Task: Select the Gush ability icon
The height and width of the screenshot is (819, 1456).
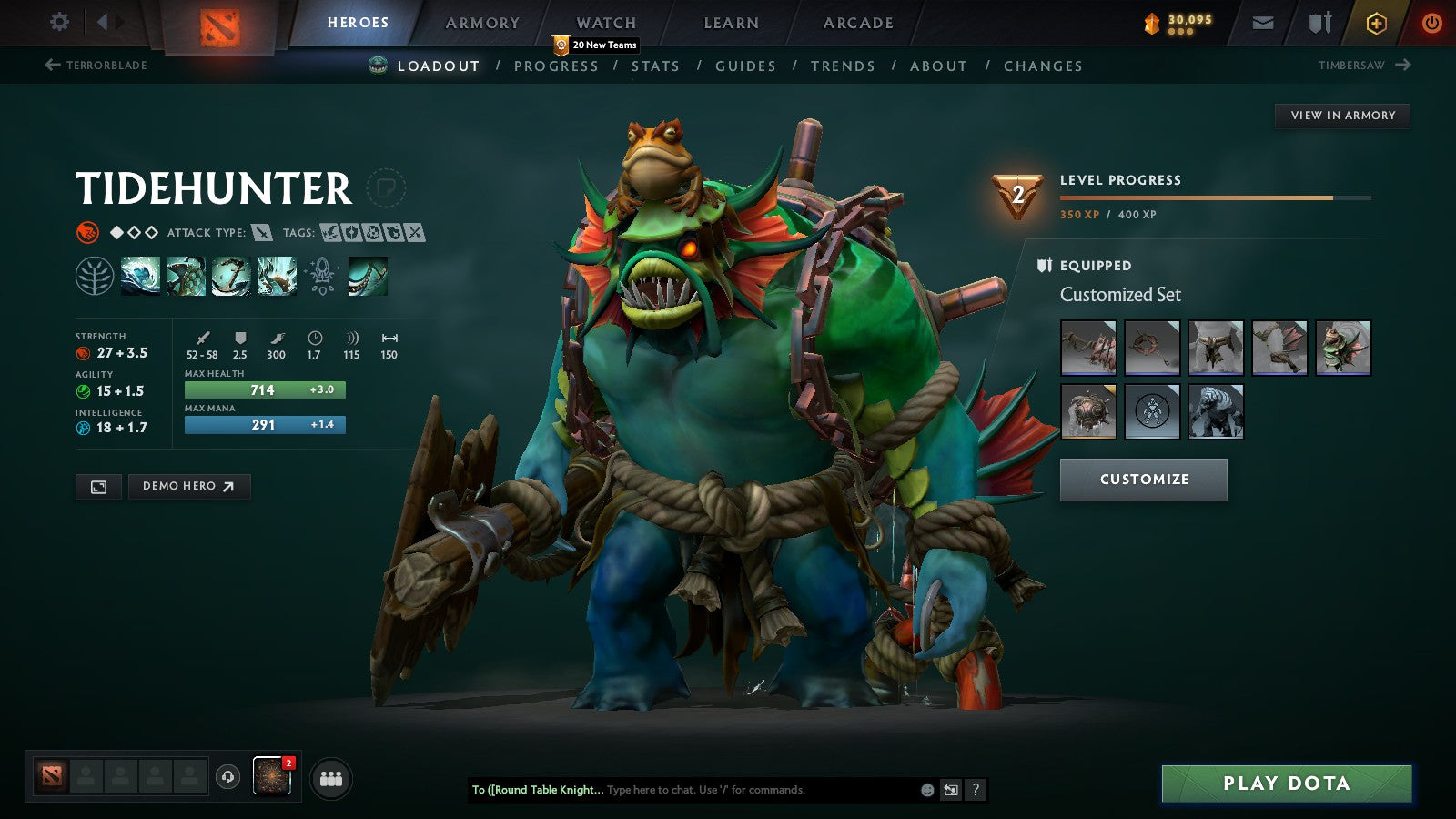Action: tap(138, 277)
